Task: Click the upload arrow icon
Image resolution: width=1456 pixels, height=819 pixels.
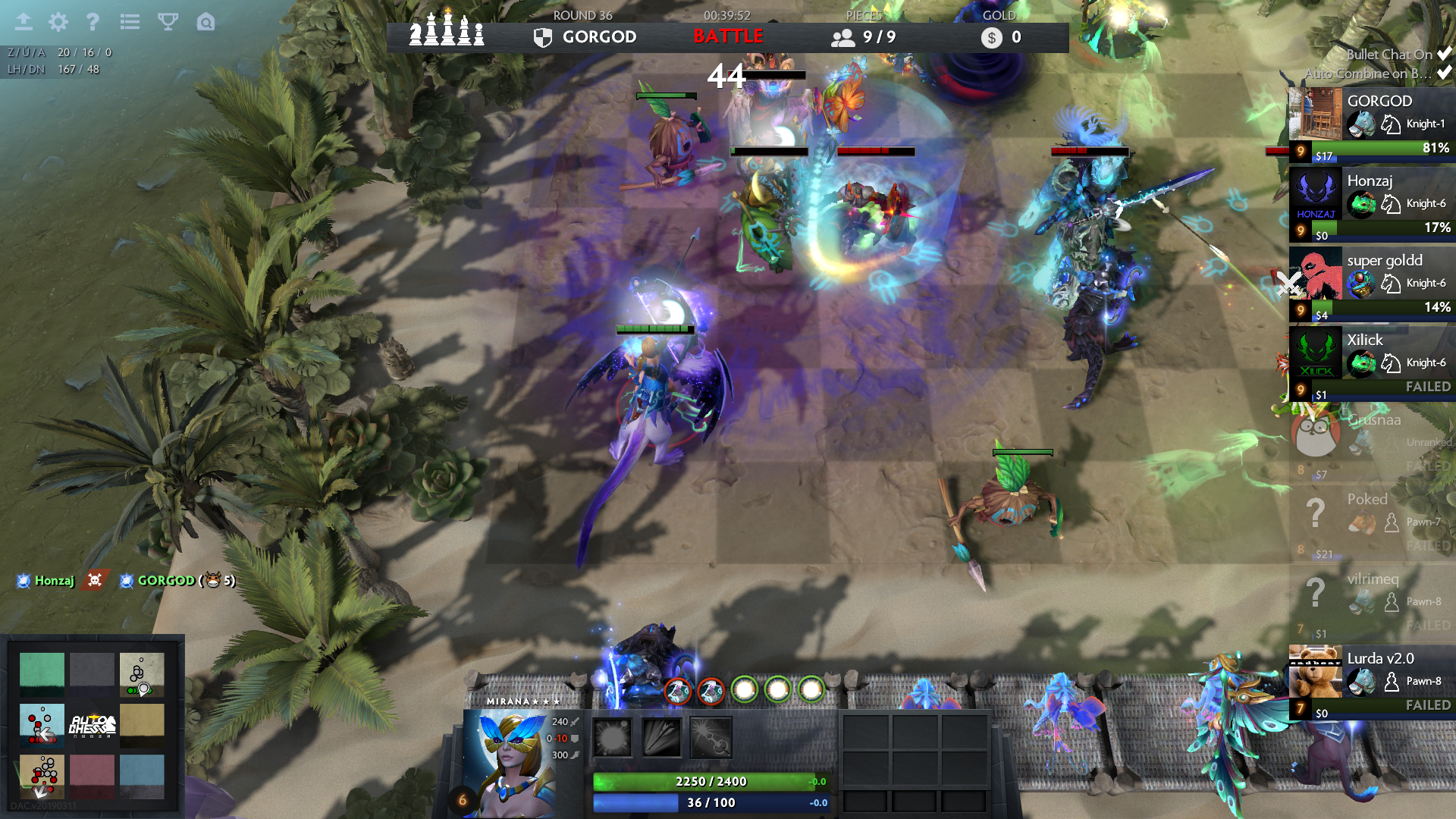Action: [24, 22]
